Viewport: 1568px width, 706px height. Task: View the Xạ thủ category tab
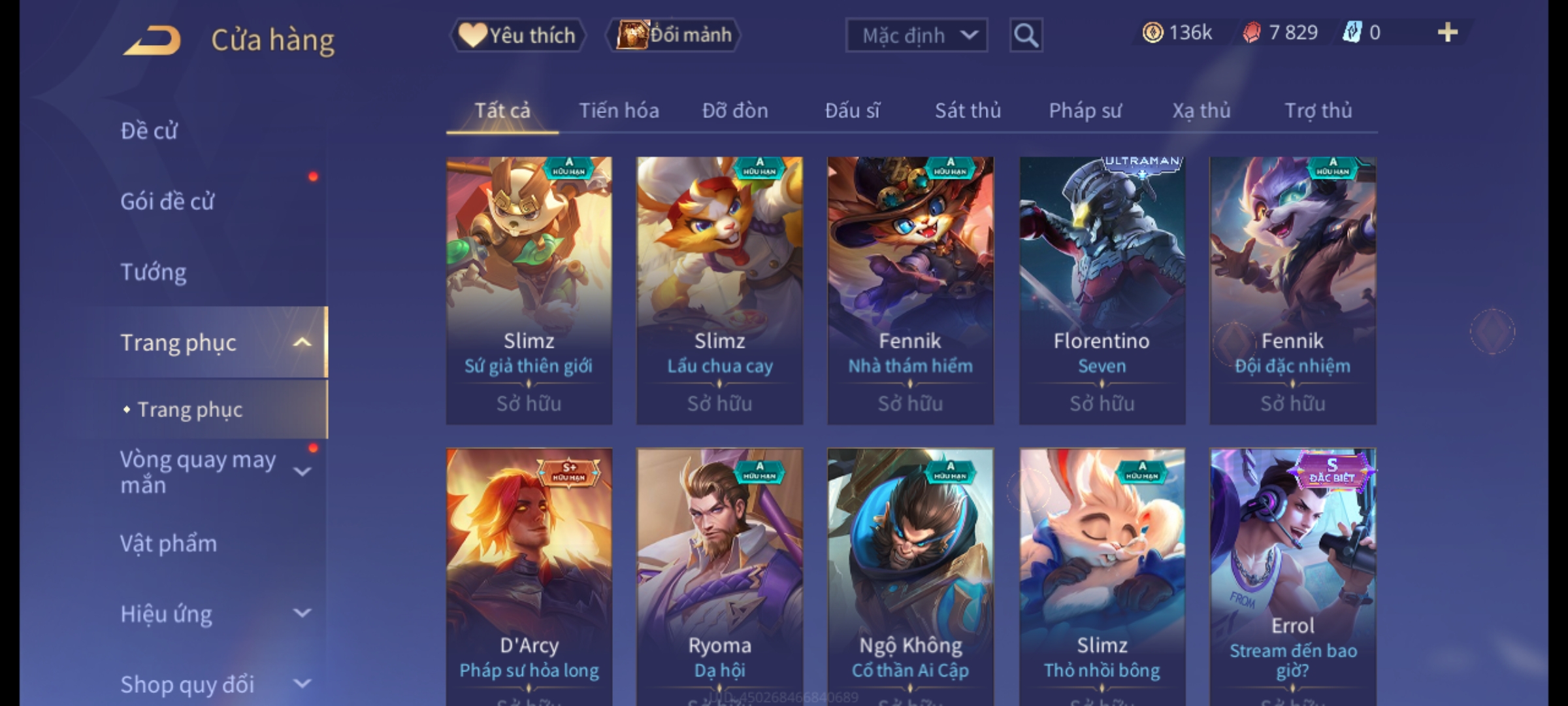pyautogui.click(x=1201, y=111)
